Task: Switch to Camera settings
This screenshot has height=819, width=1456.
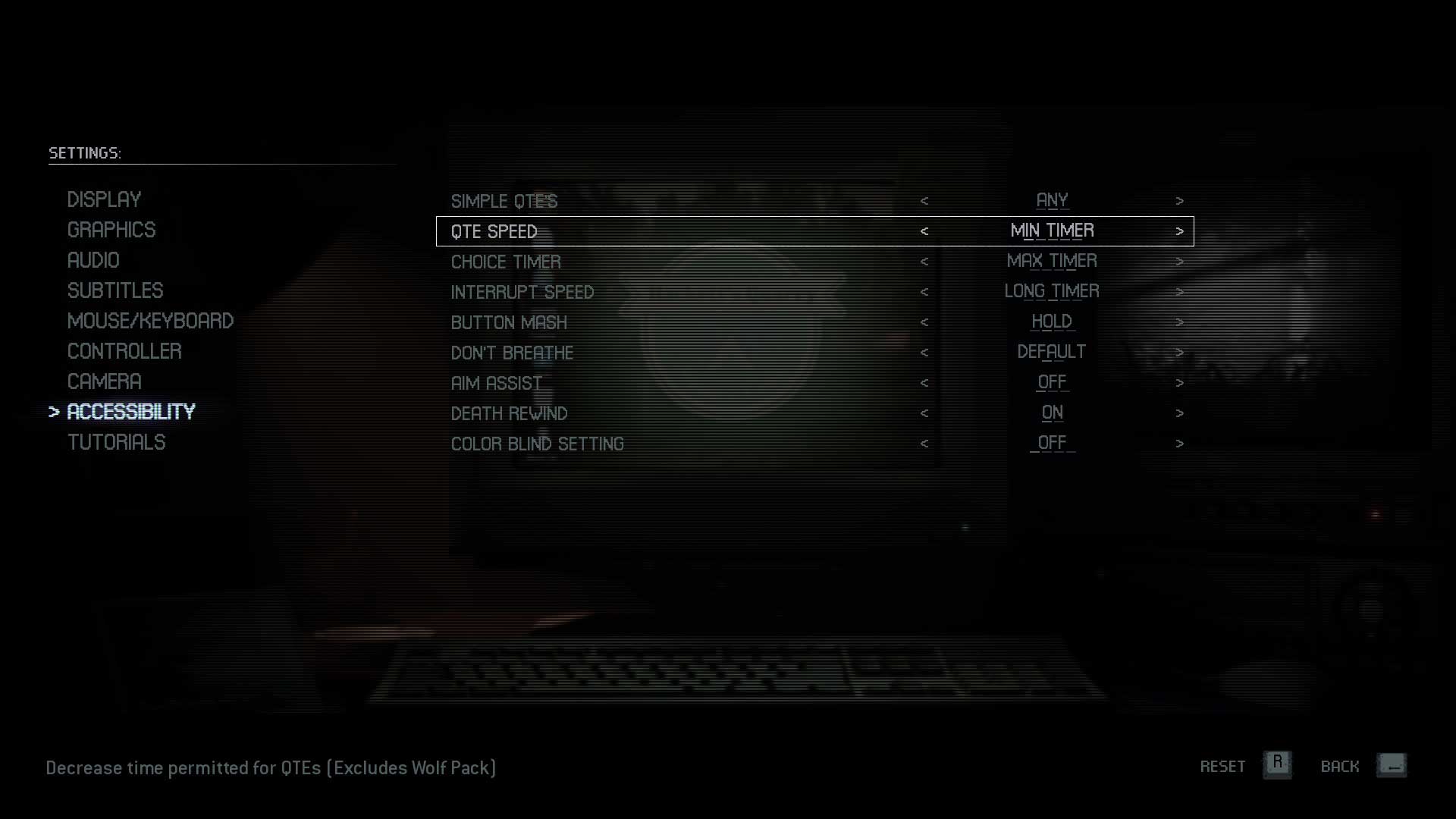Action: point(104,381)
